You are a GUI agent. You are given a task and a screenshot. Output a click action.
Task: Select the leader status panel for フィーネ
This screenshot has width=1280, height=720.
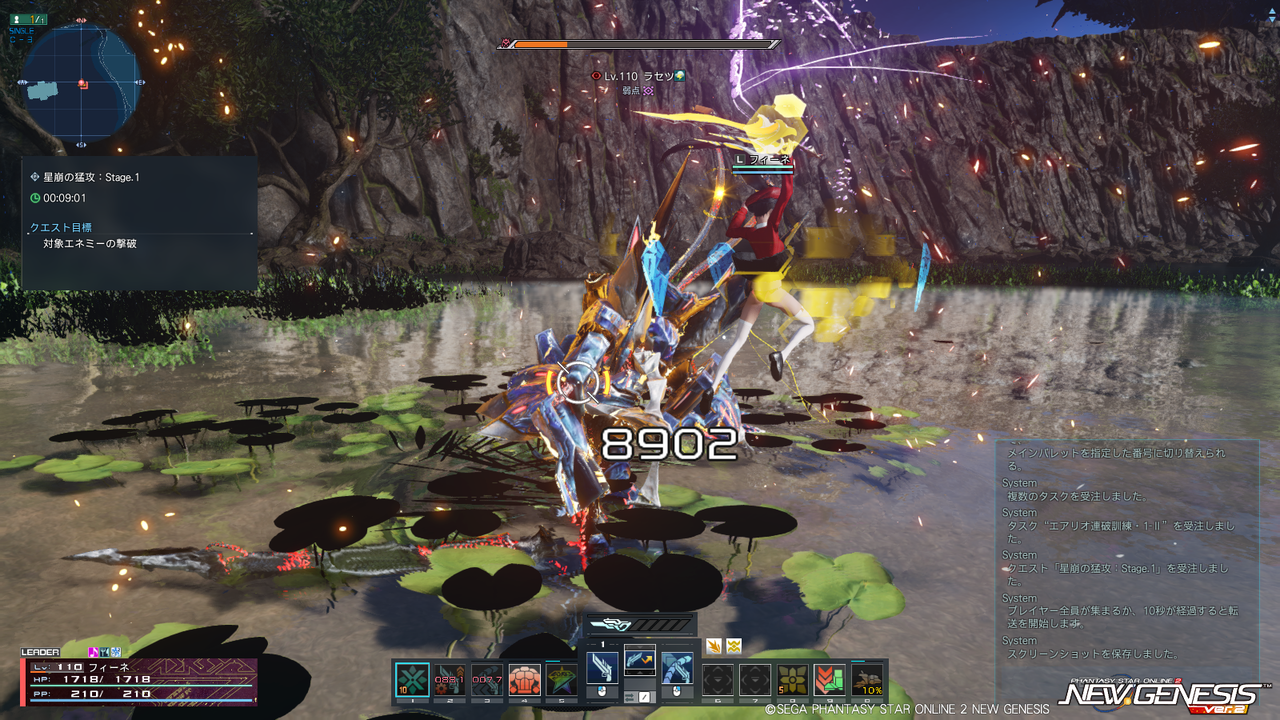pos(139,680)
